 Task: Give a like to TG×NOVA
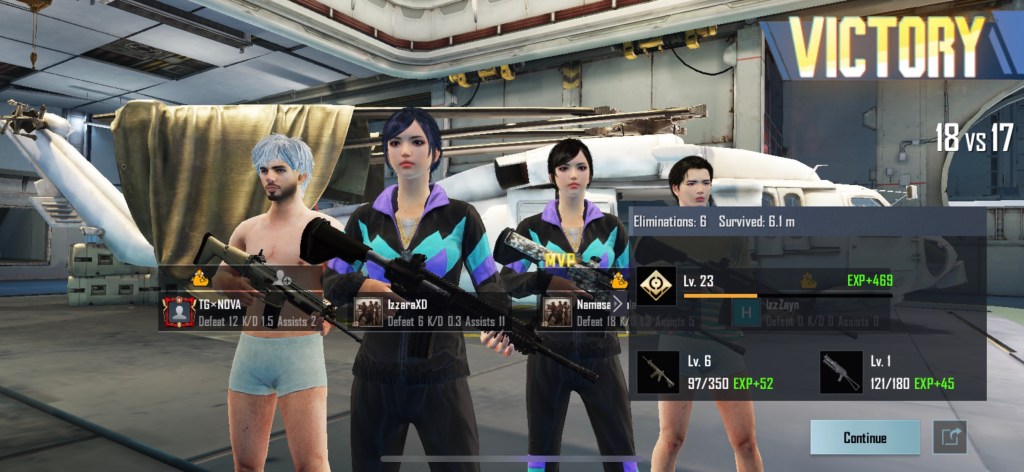200,279
